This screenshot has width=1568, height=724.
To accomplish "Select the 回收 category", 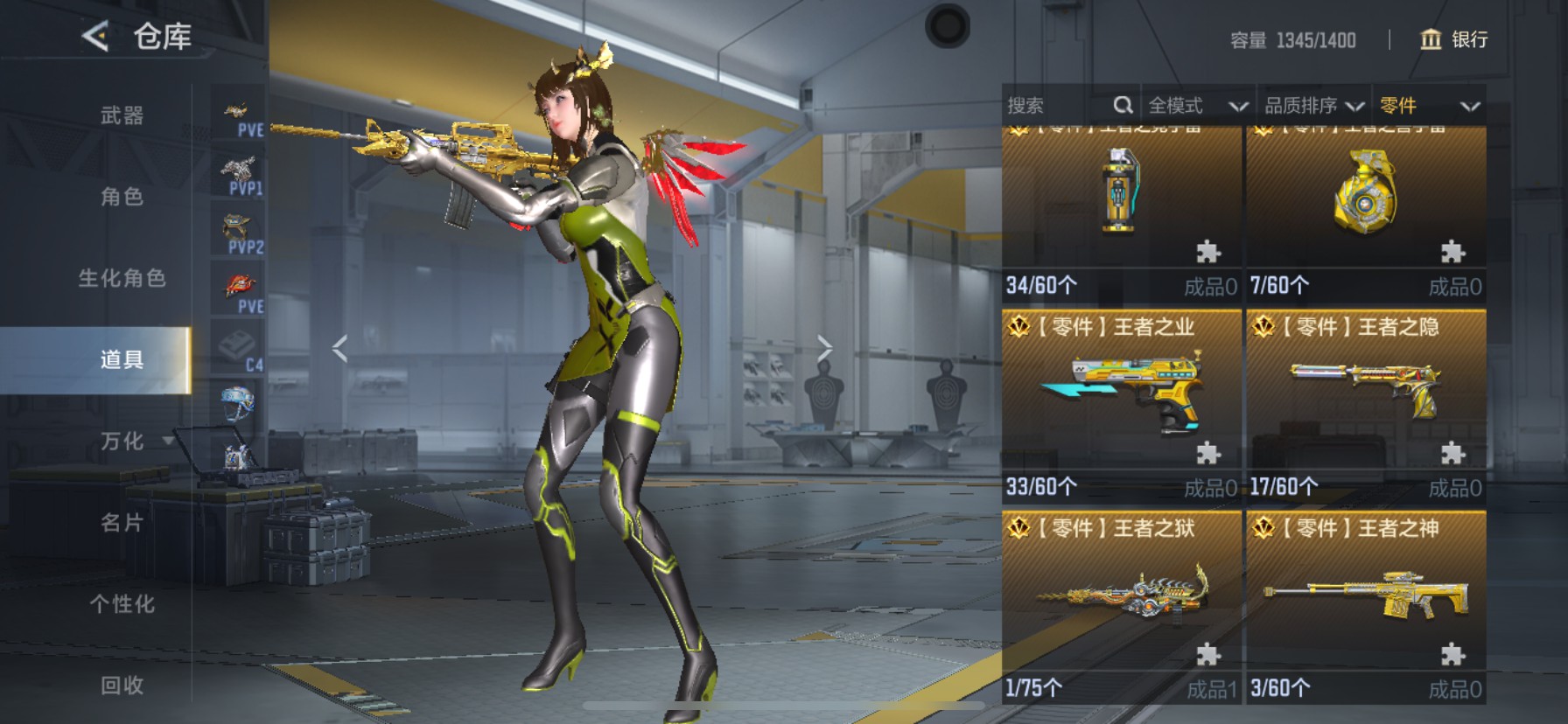I will tap(122, 685).
